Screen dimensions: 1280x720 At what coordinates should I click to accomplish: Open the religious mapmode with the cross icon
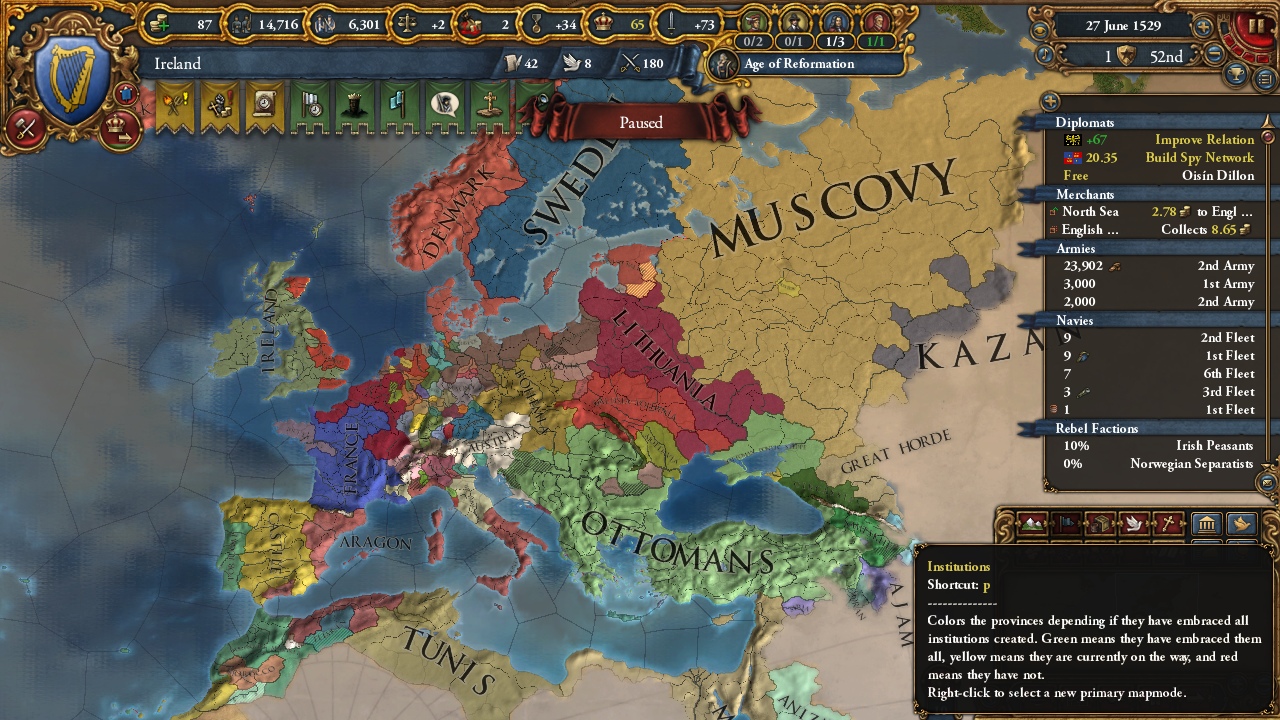pyautogui.click(x=1169, y=522)
